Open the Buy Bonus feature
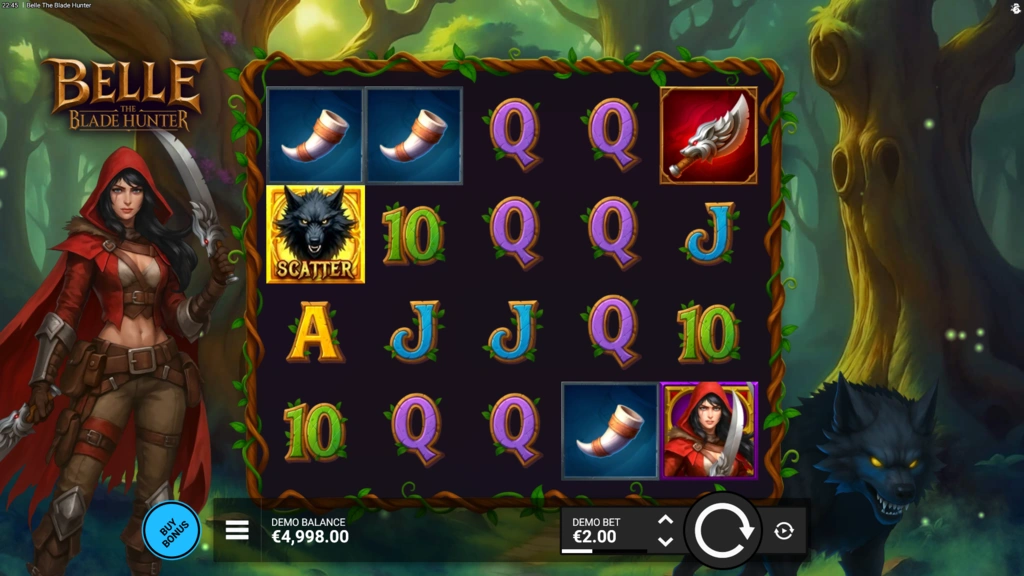The height and width of the screenshot is (576, 1024). click(171, 530)
